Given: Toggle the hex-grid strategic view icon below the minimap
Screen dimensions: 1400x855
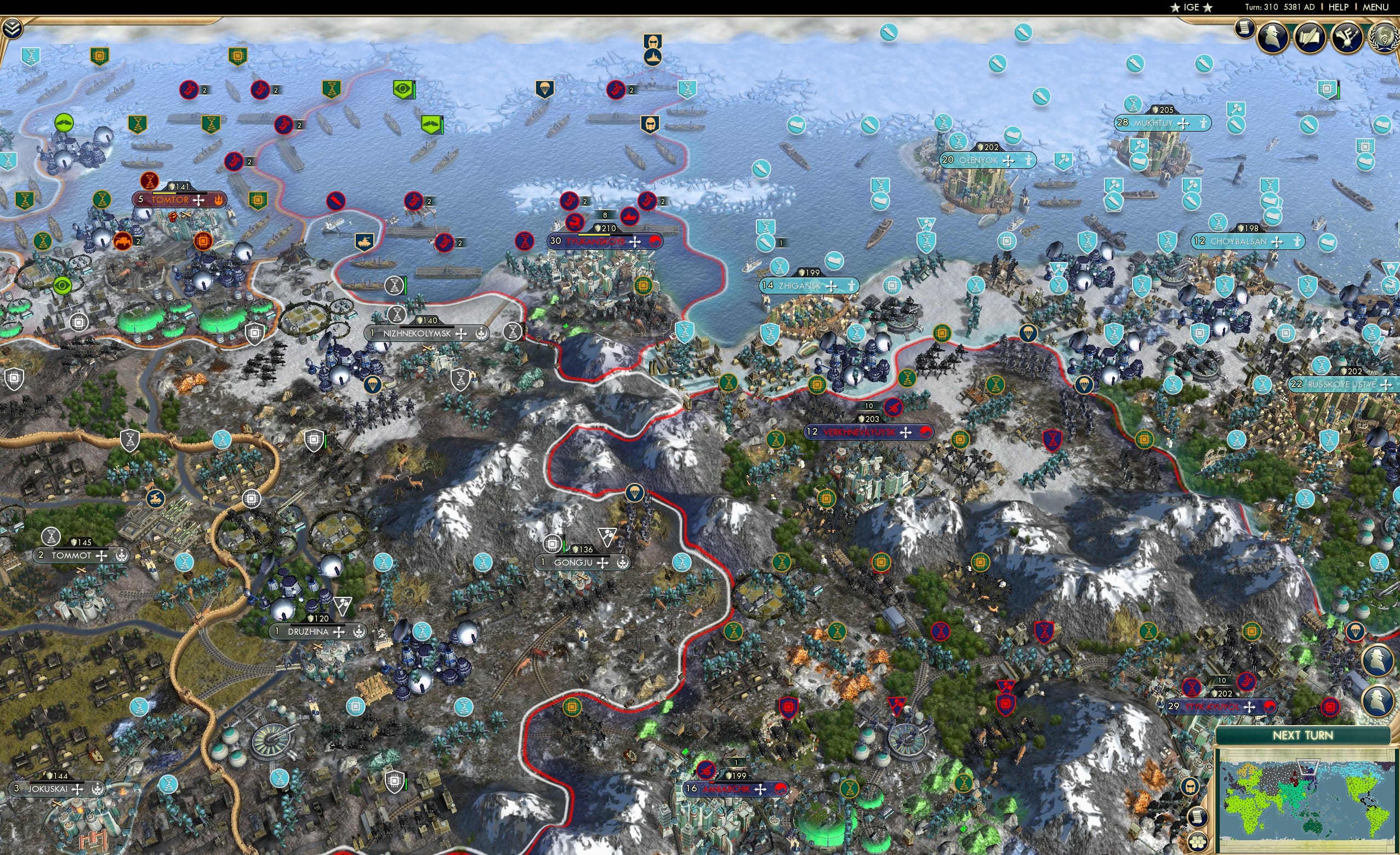Looking at the screenshot, I should click(1197, 843).
